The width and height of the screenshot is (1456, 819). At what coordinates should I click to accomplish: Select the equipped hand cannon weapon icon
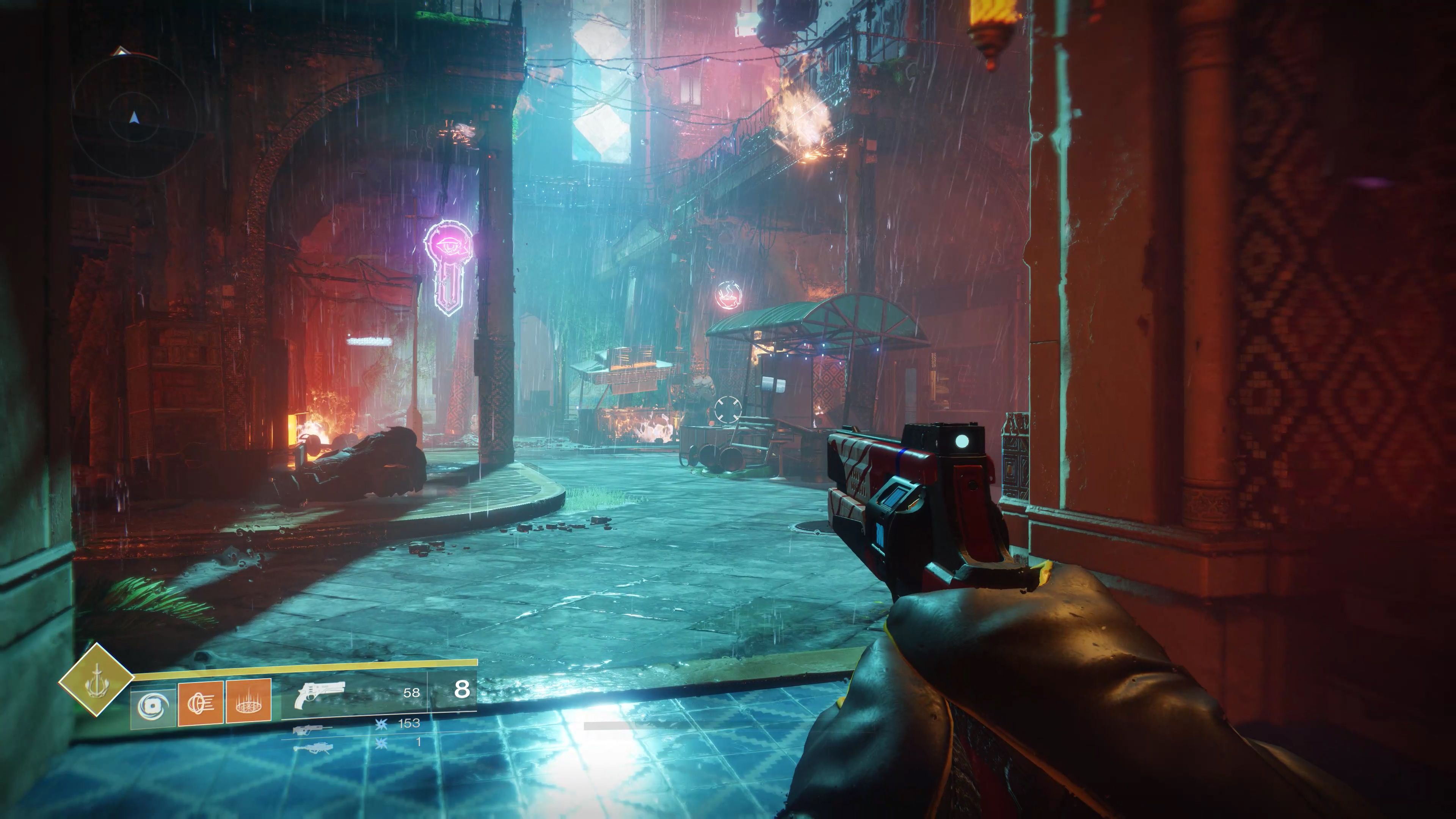point(320,695)
